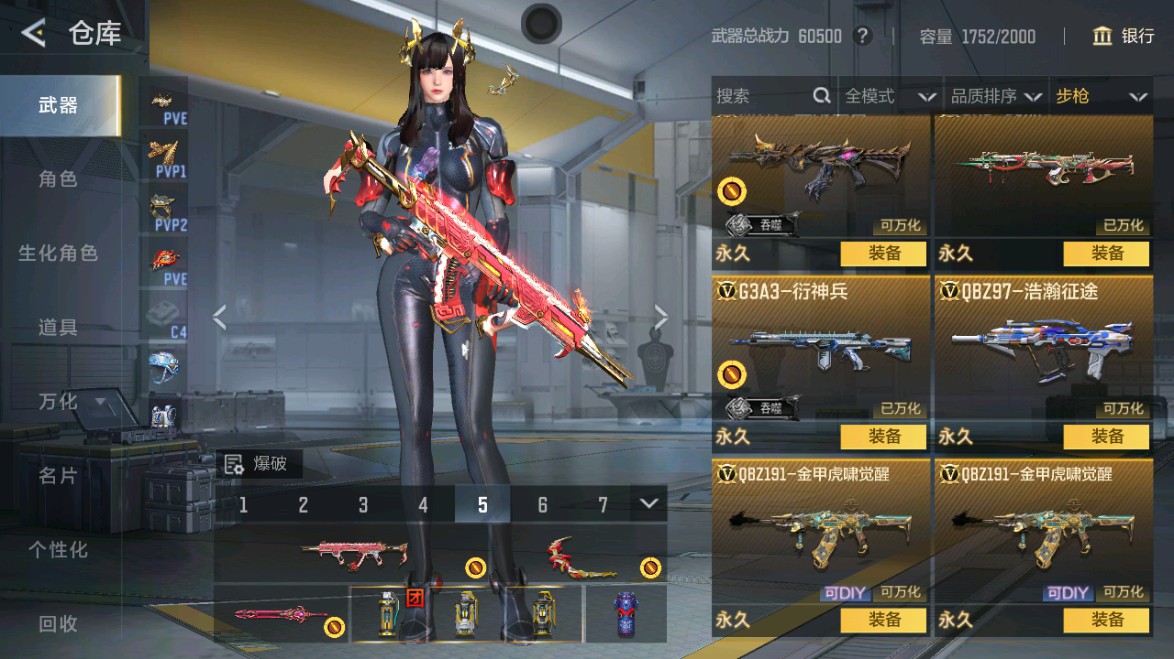Open the 回收 section
Screen dimensions: 1174x659
click(58, 623)
